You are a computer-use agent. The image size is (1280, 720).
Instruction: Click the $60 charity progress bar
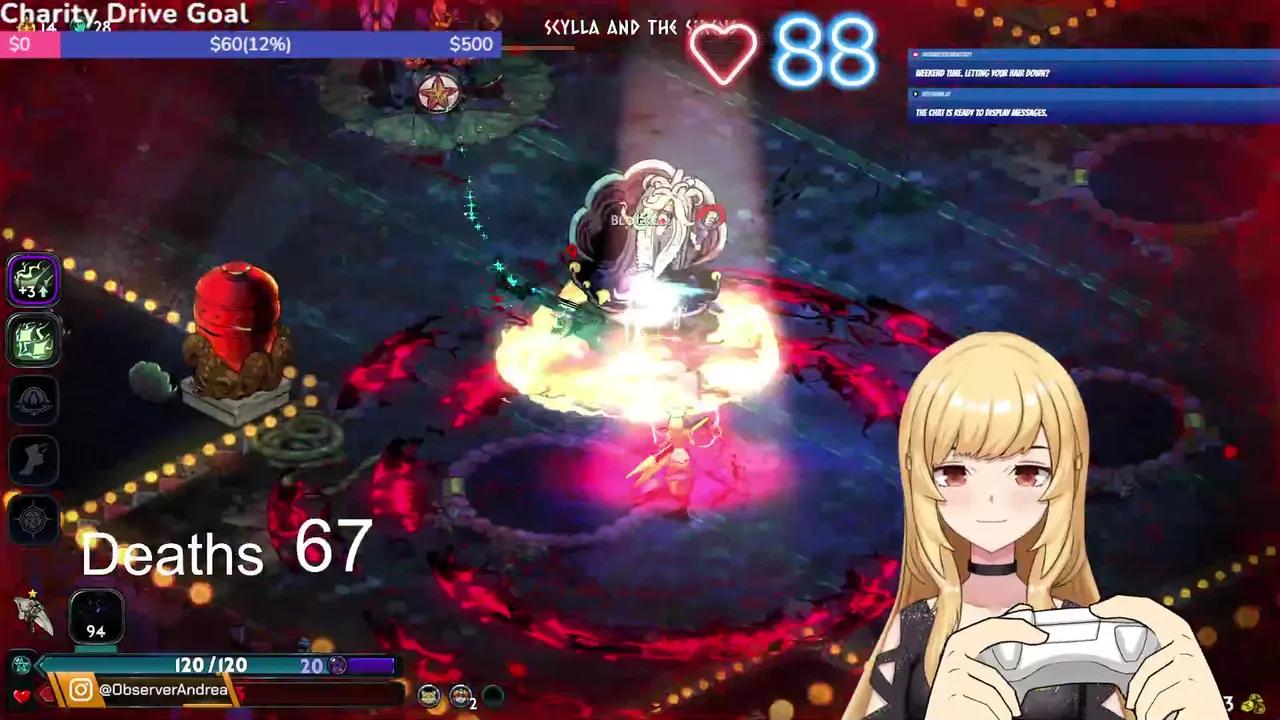[x=250, y=44]
